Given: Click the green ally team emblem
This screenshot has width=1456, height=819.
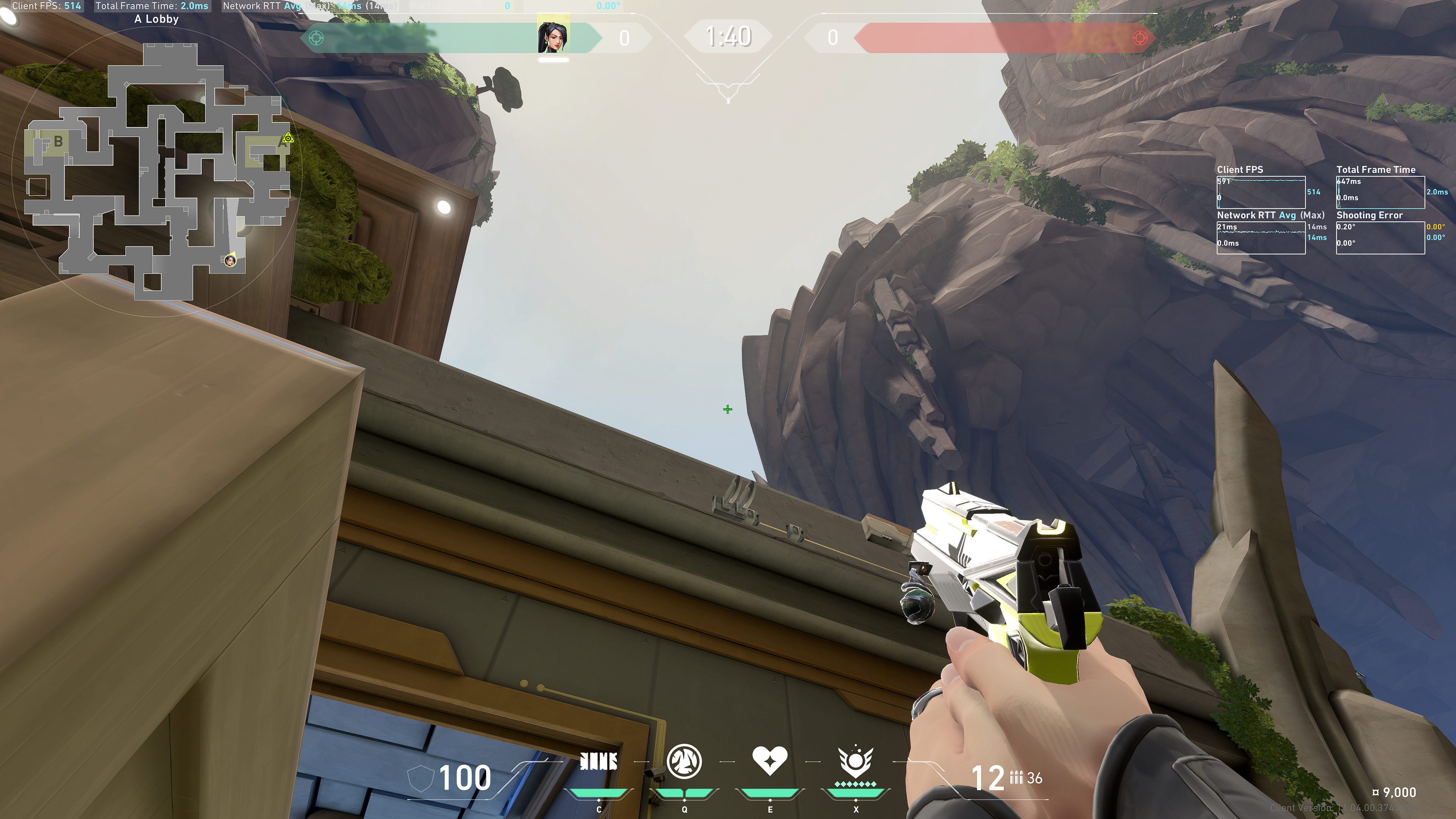Looking at the screenshot, I should pyautogui.click(x=317, y=38).
